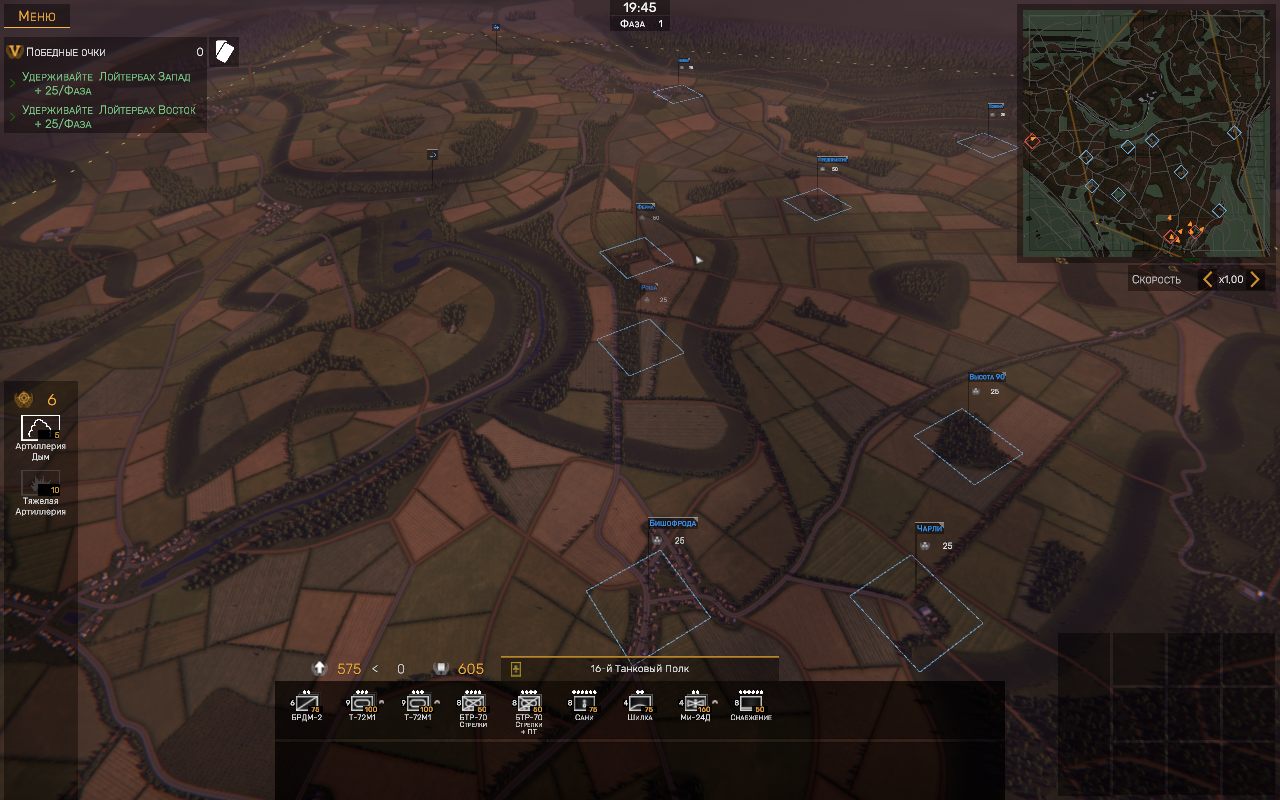Select the Лойтербах Запад objective entry

pyautogui.click(x=106, y=83)
